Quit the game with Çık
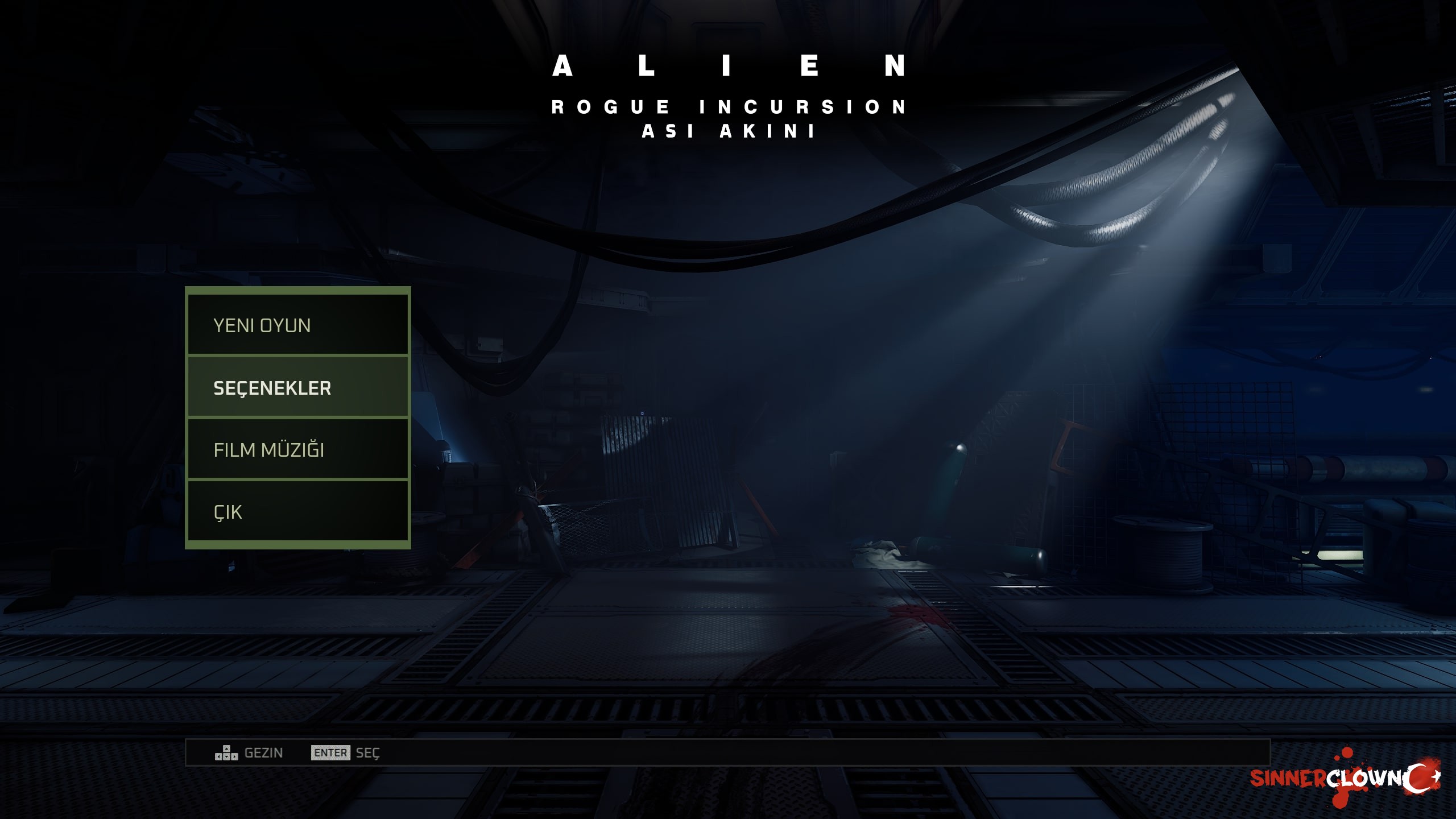Viewport: 1456px width, 819px height. click(x=297, y=511)
